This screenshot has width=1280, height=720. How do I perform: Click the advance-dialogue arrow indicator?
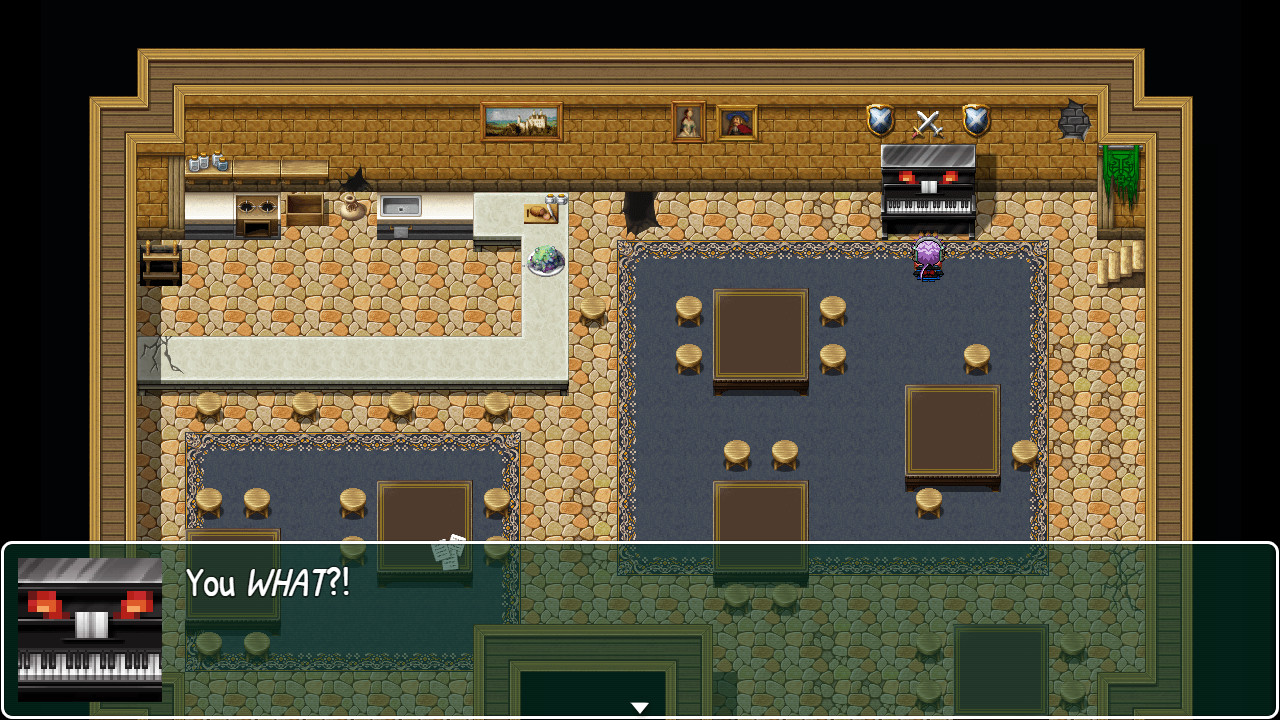pyautogui.click(x=639, y=705)
